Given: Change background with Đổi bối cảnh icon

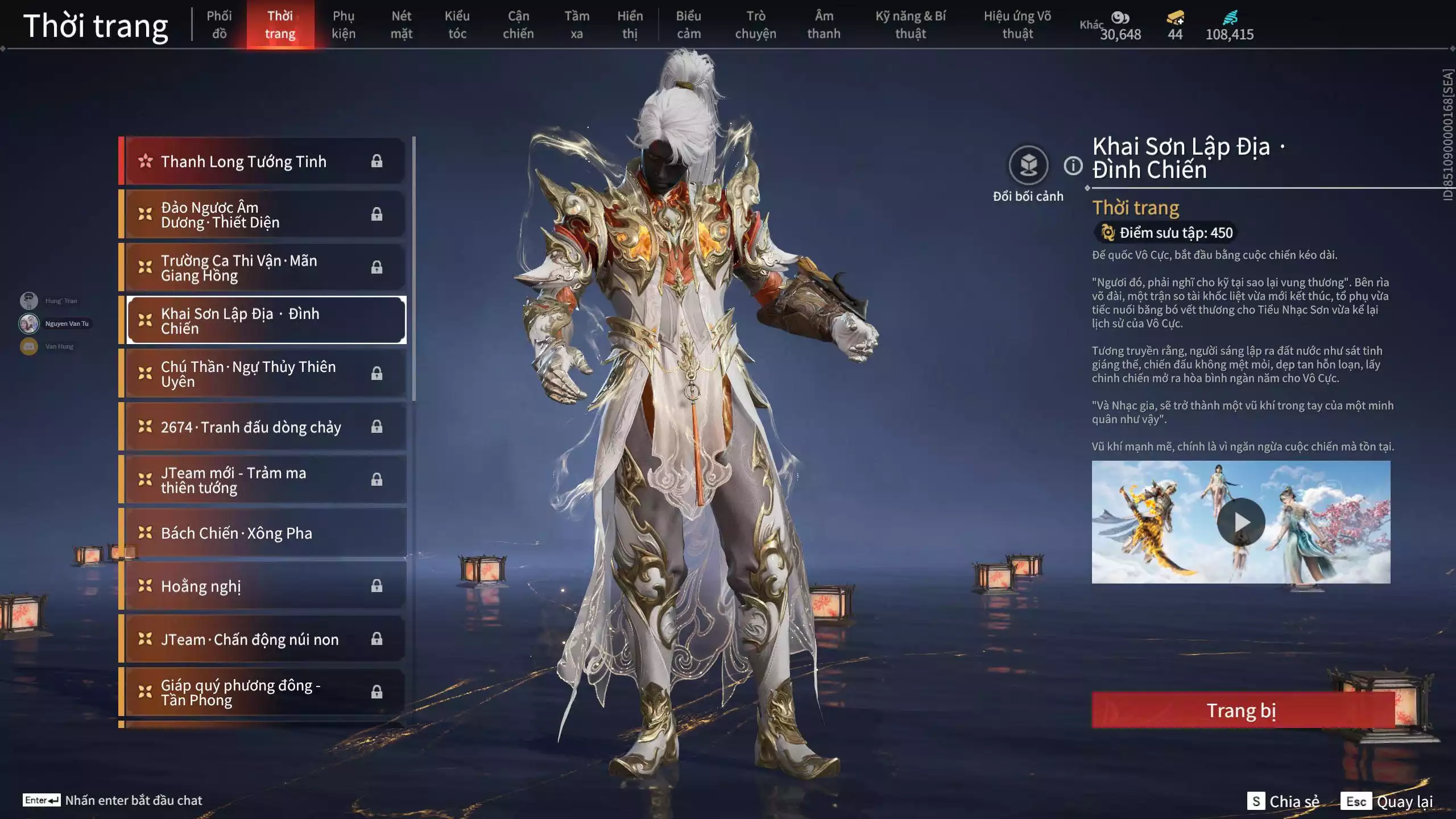Looking at the screenshot, I should click(x=1028, y=166).
